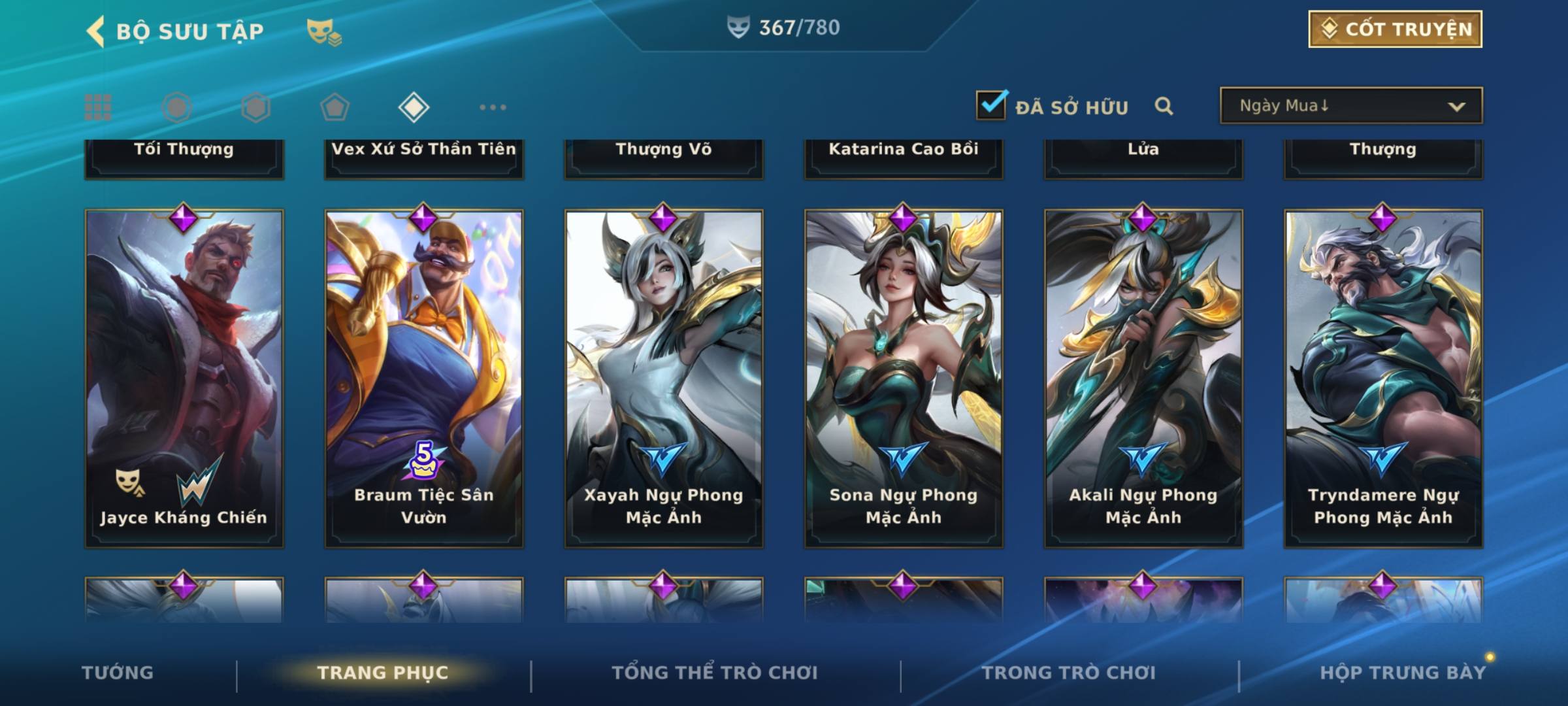
Task: Switch to the Tổng Thể Trò Chơi tab
Action: coord(715,673)
